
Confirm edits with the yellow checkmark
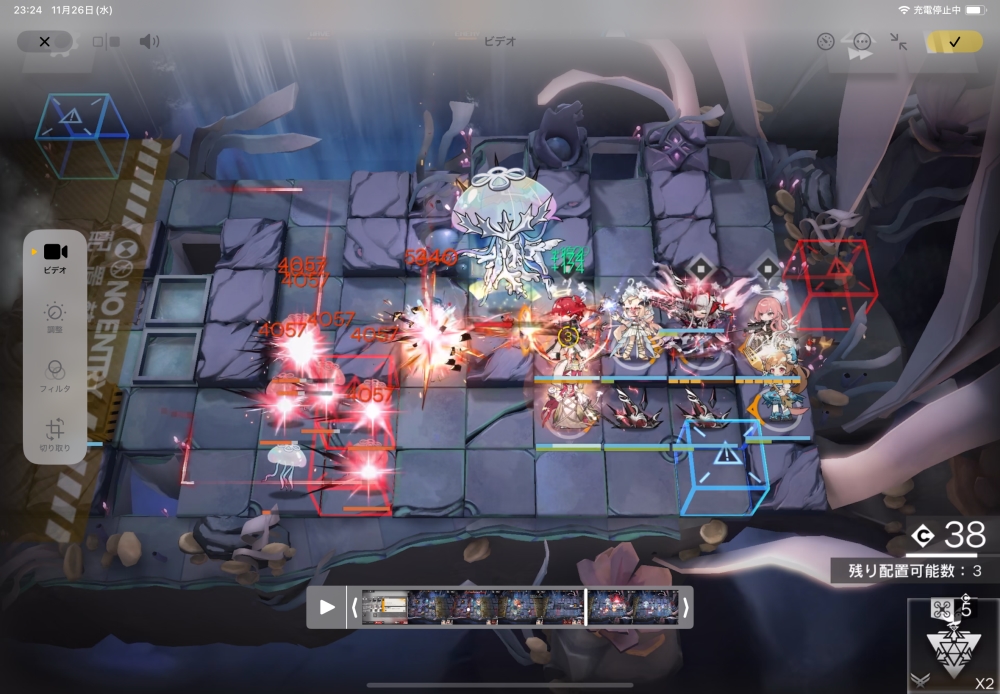coord(953,42)
